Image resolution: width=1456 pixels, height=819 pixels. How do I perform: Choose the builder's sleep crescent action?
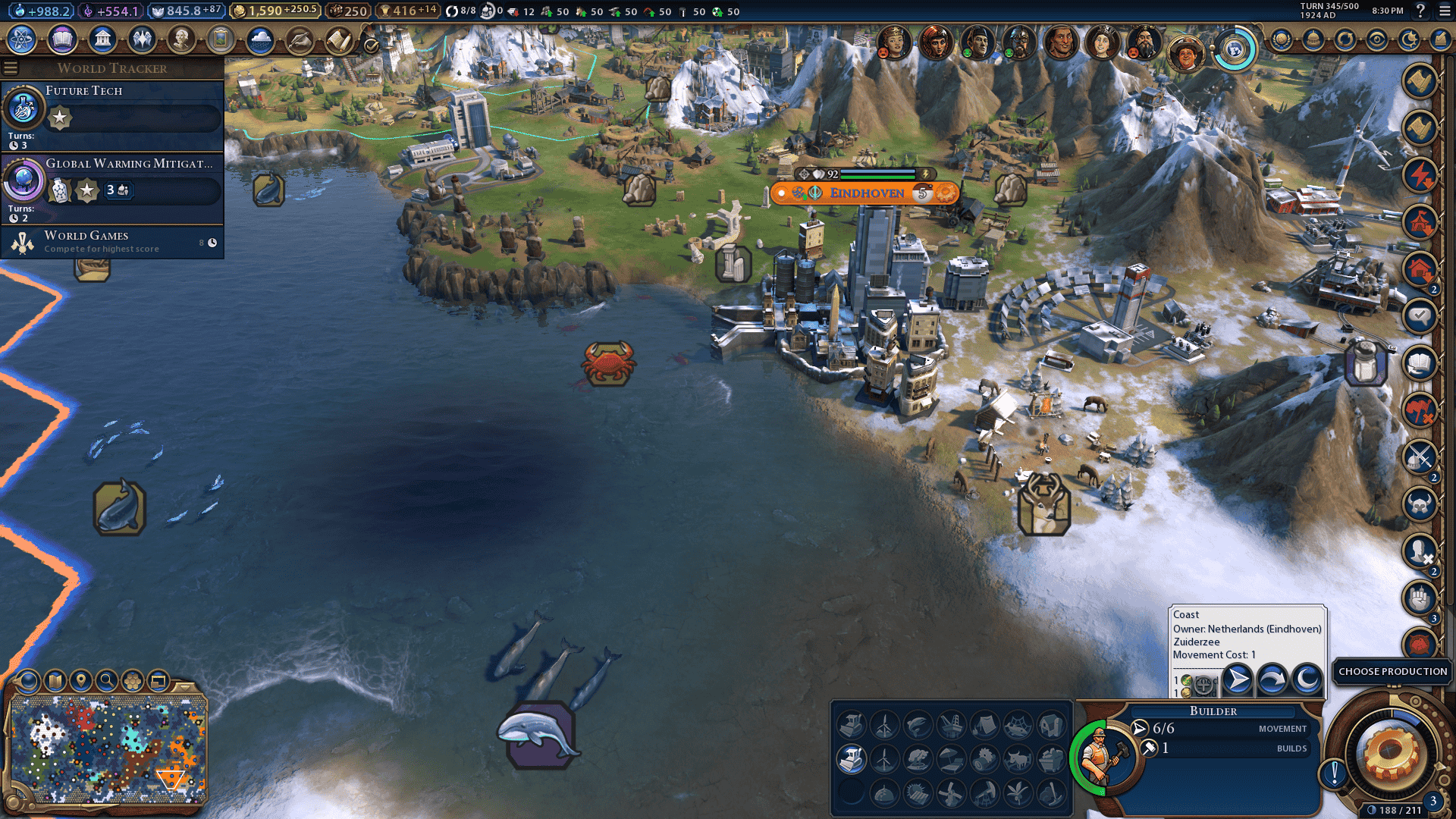[1307, 679]
